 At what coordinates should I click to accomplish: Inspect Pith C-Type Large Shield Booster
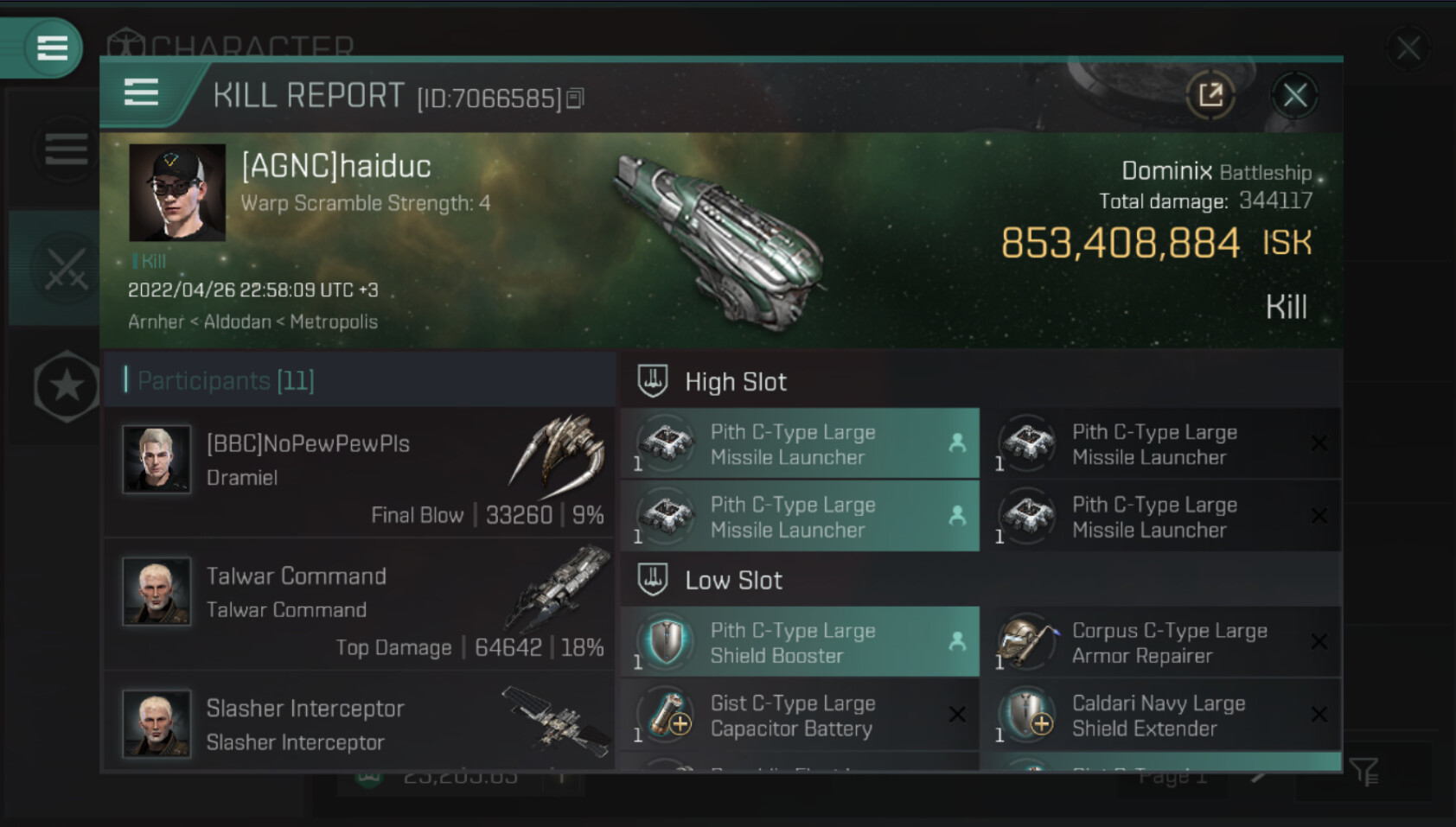(800, 643)
